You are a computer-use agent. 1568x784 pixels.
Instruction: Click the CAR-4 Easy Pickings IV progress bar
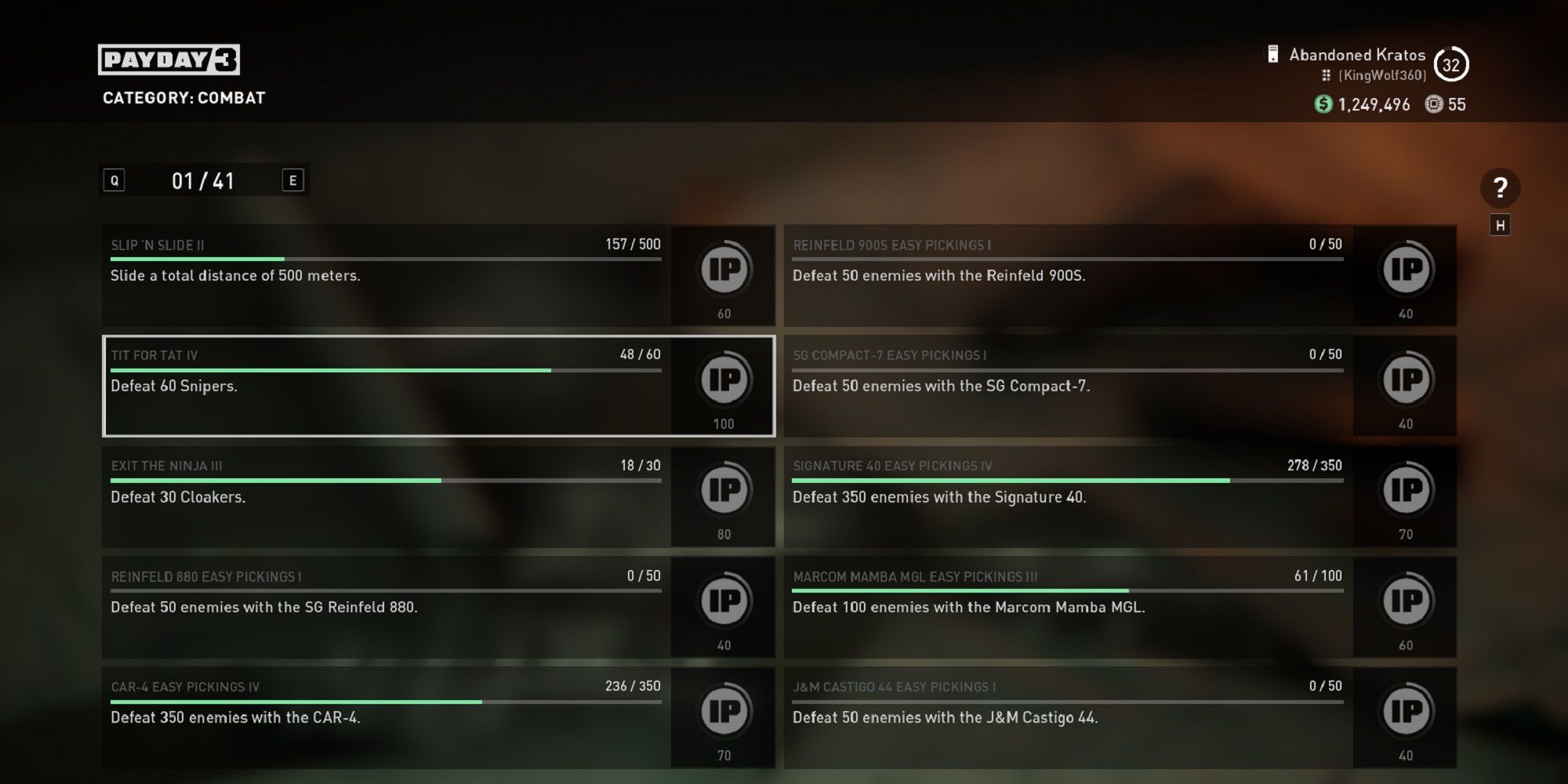pos(384,700)
